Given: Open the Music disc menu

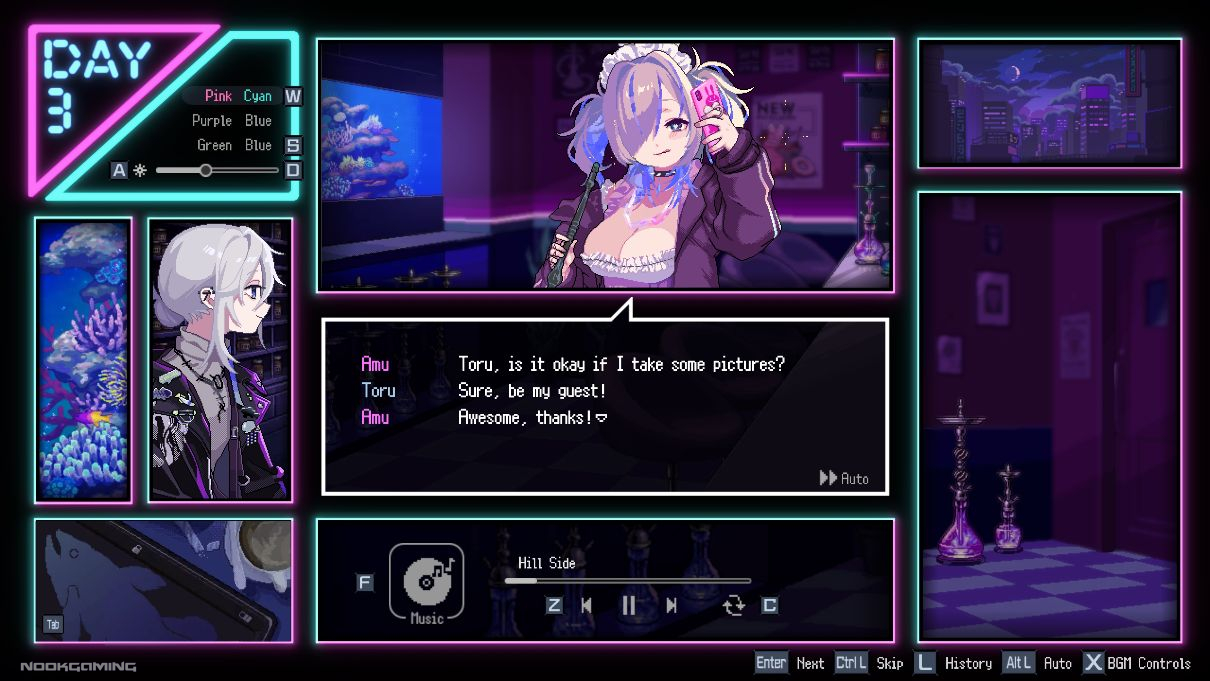Looking at the screenshot, I should pyautogui.click(x=426, y=583).
